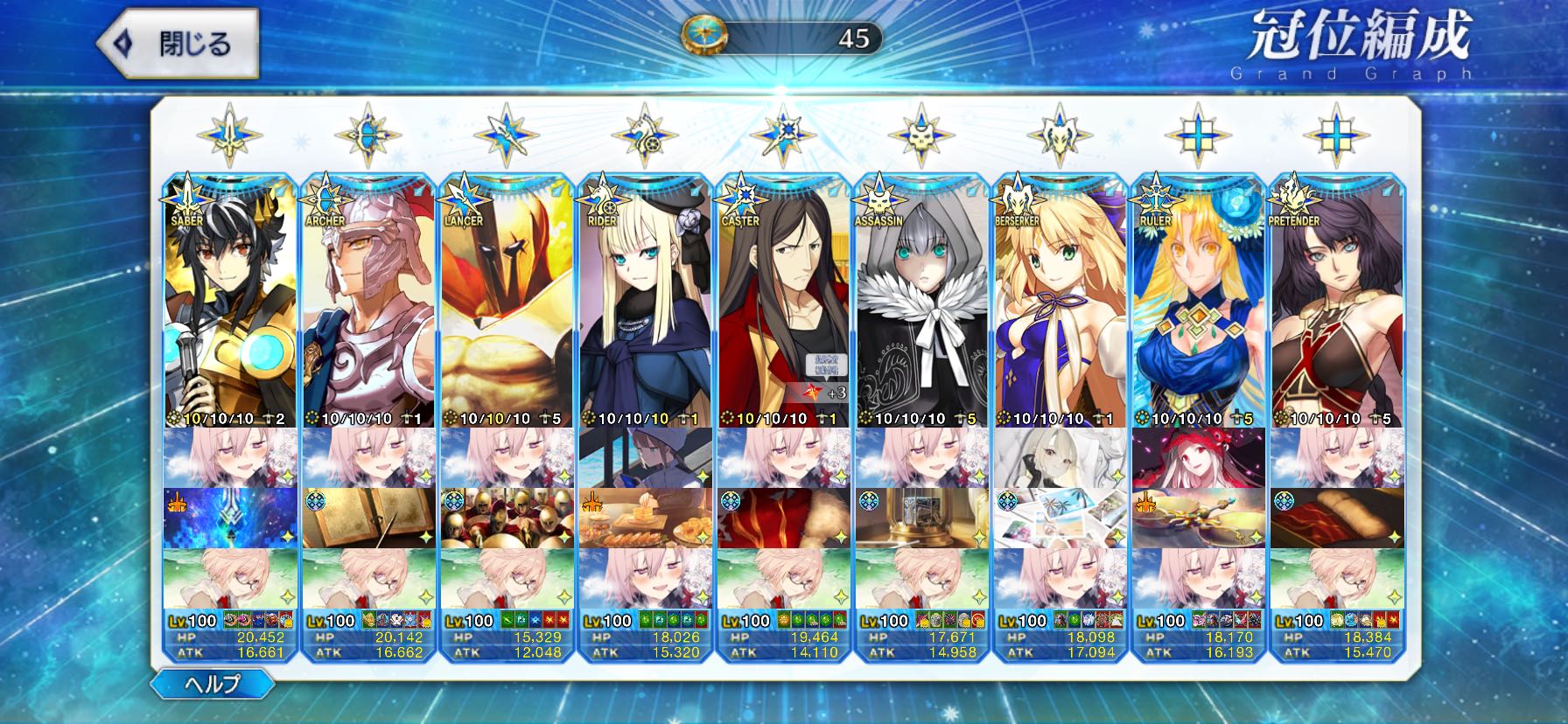Select the Pretender servant card
This screenshot has height=724, width=1568.
pos(1336,306)
